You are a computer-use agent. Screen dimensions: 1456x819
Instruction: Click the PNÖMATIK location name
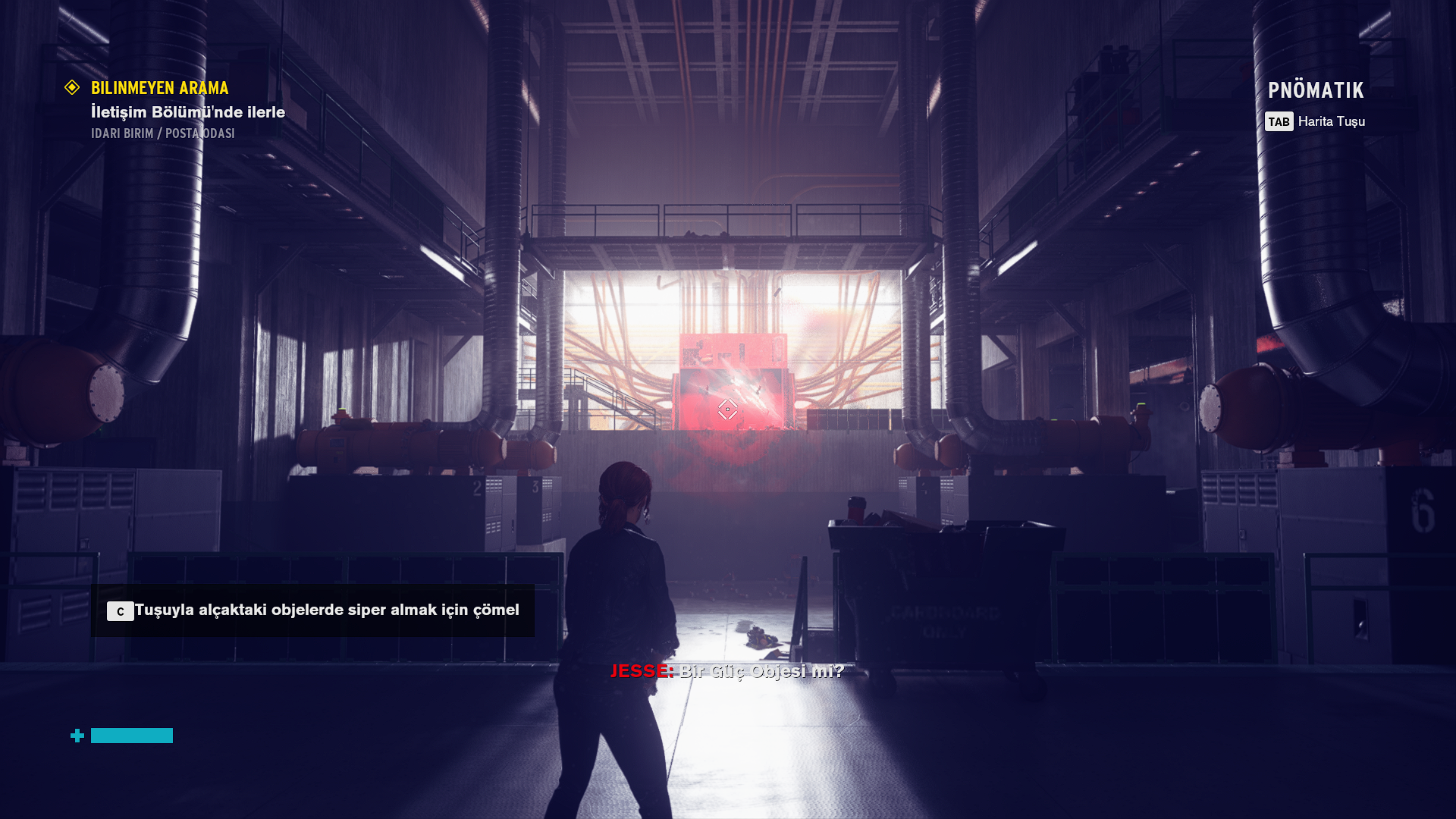coord(1316,90)
